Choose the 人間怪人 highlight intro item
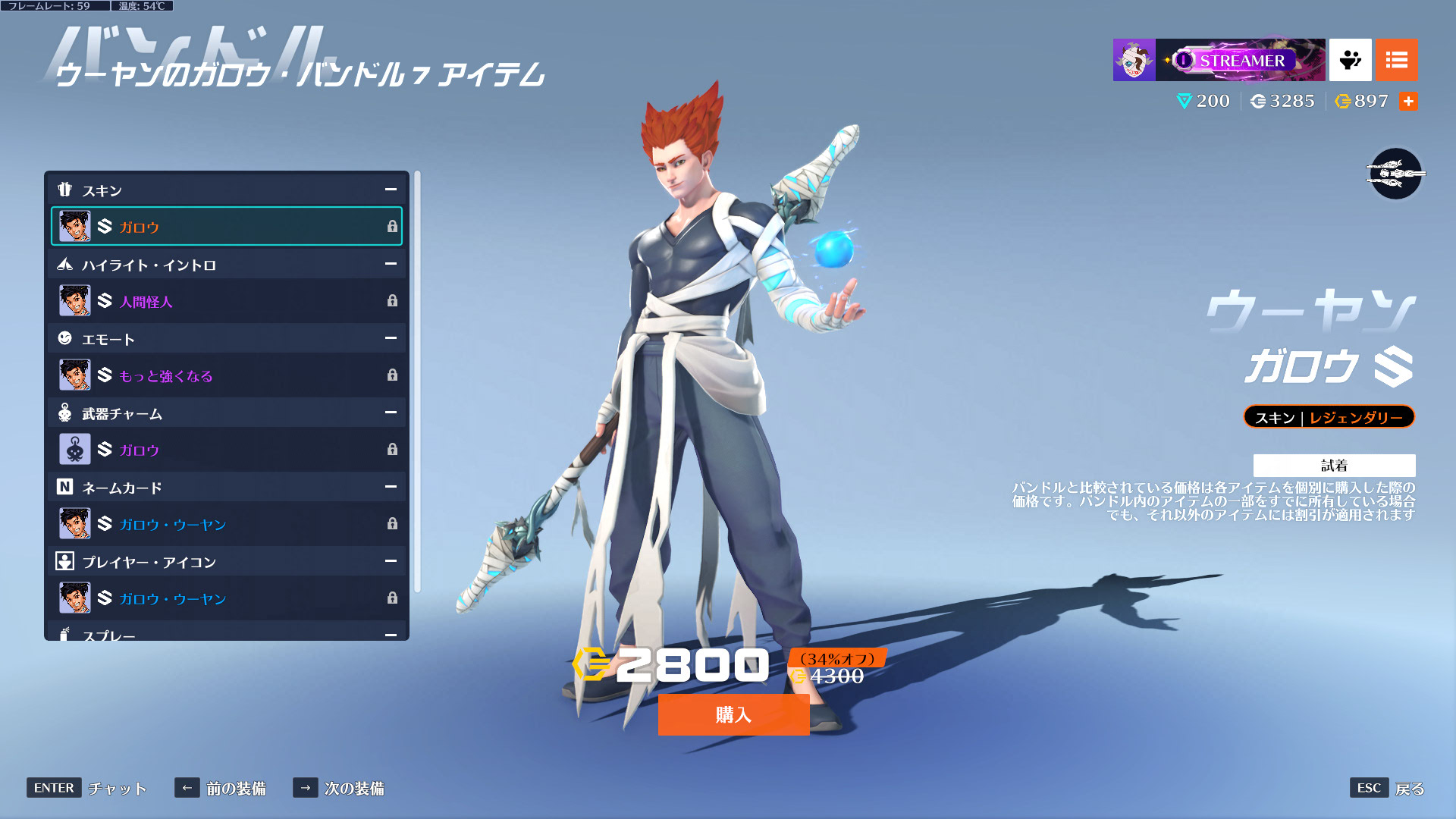This screenshot has height=819, width=1456. pos(226,301)
